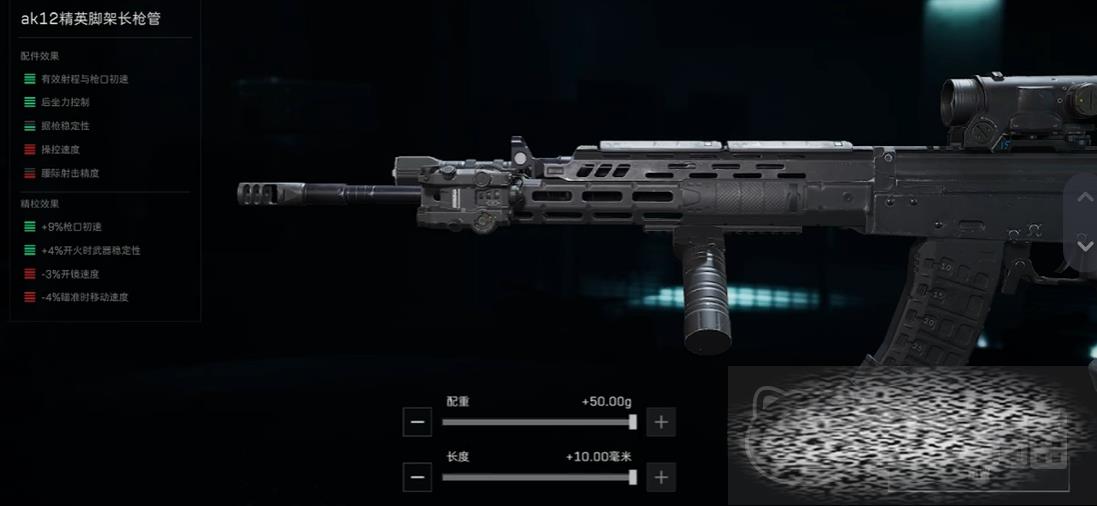Click the 配重 weight slider track
Viewport: 1097px width, 506px height.
pyautogui.click(x=538, y=422)
